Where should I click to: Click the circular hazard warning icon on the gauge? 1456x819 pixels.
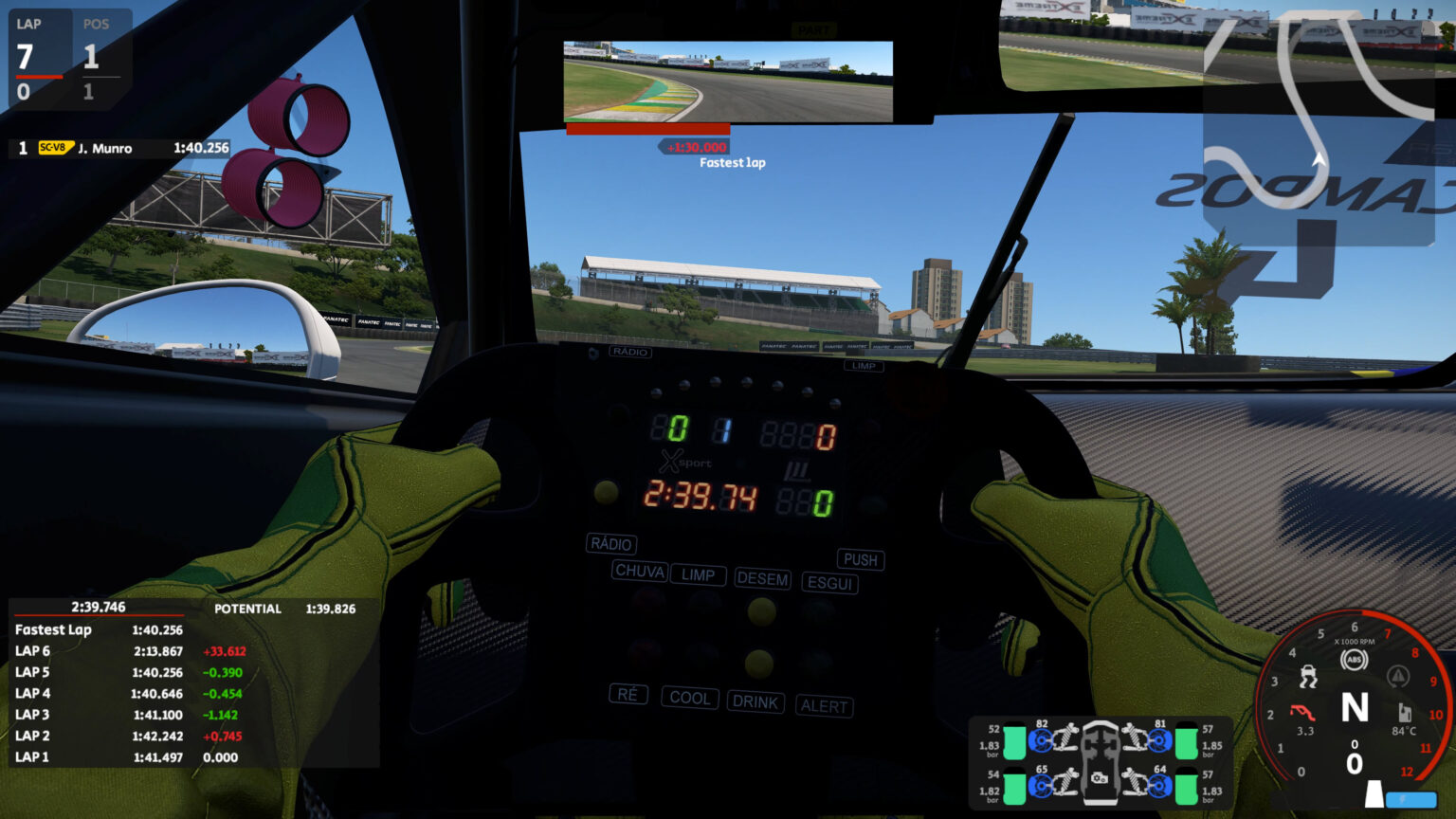point(1397,674)
